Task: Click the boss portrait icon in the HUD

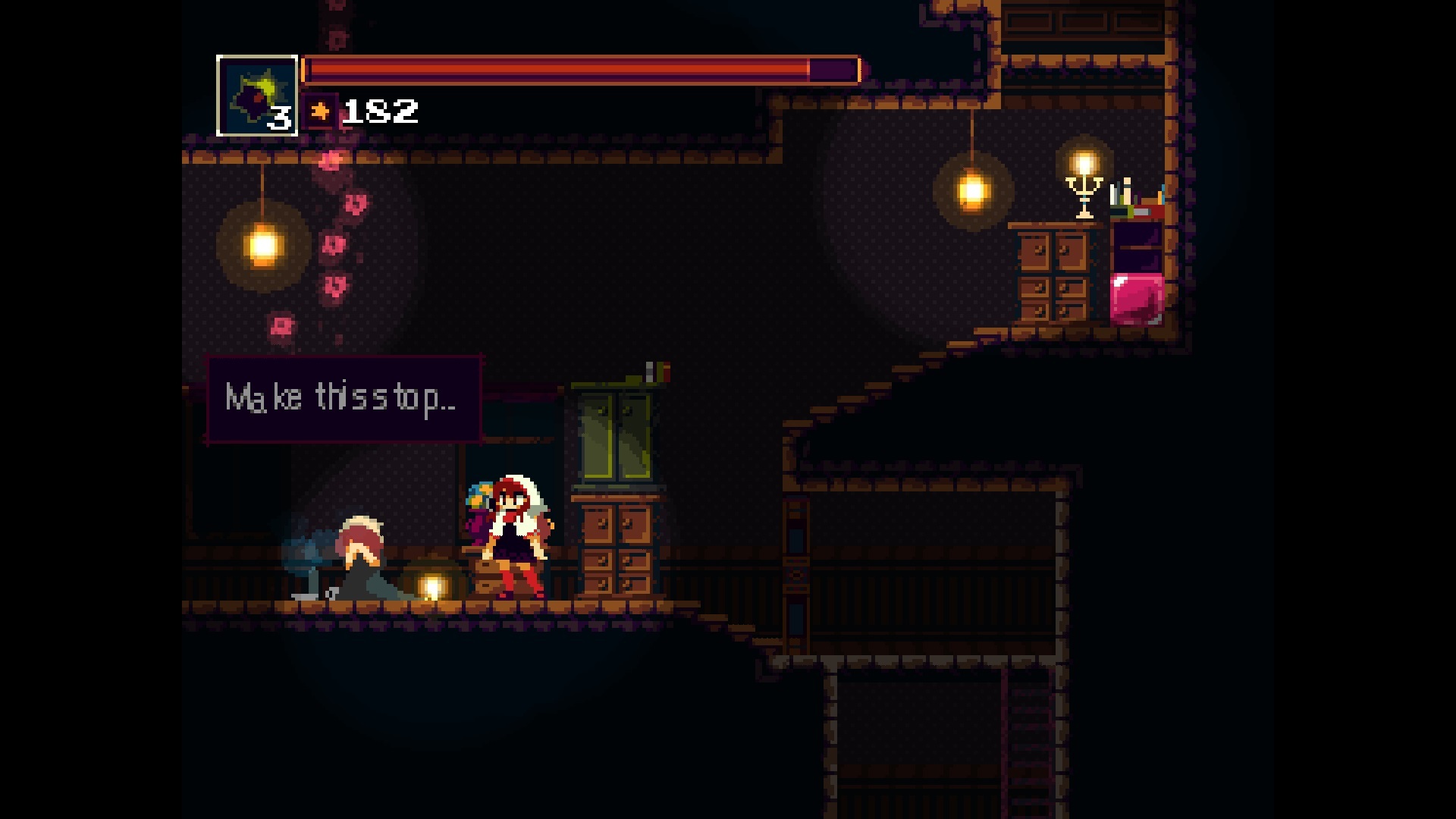Action: pyautogui.click(x=258, y=93)
